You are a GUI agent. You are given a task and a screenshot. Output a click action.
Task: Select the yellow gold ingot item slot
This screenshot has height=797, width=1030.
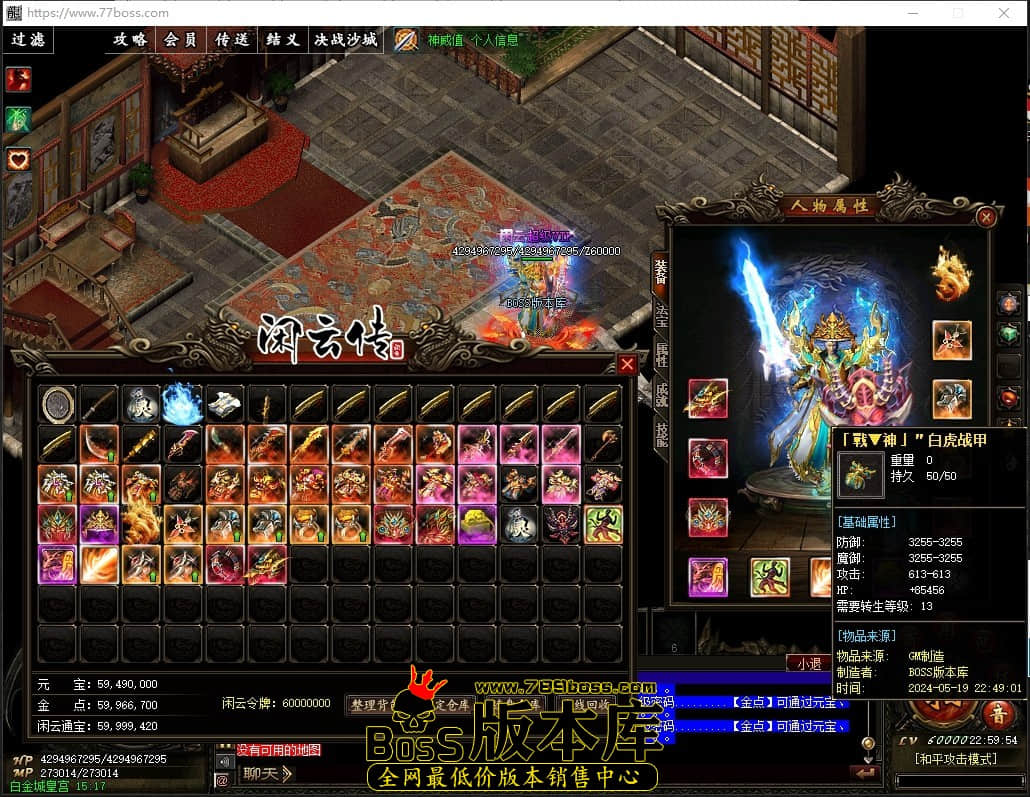477,524
